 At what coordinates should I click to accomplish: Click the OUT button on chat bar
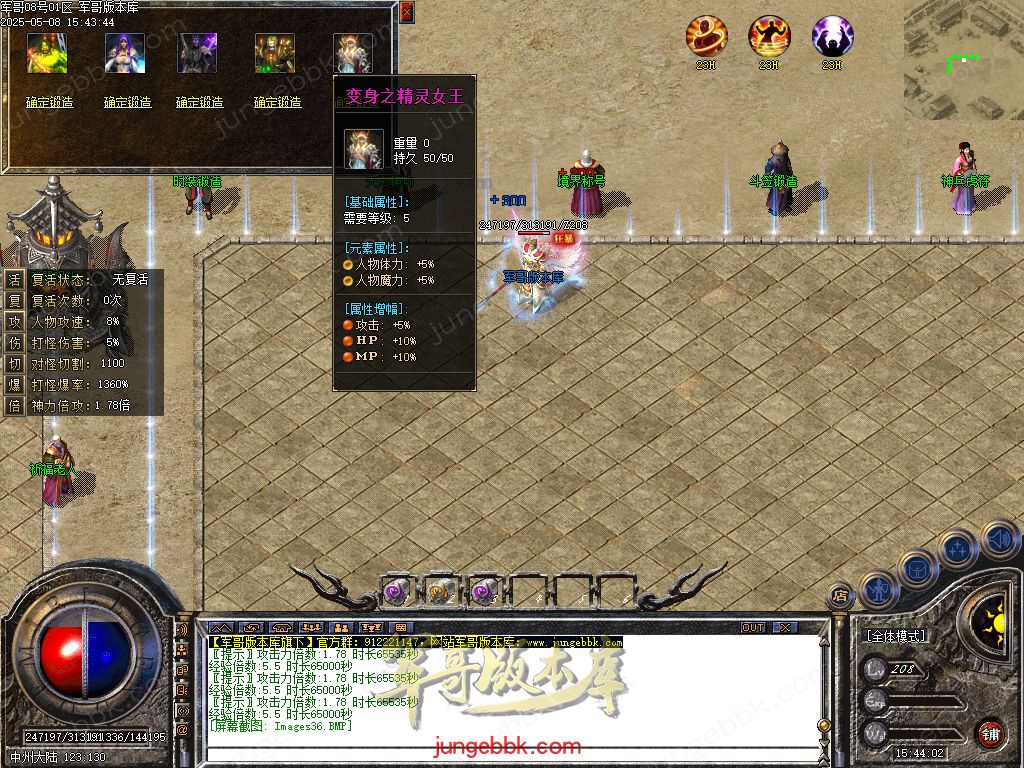pyautogui.click(x=753, y=627)
